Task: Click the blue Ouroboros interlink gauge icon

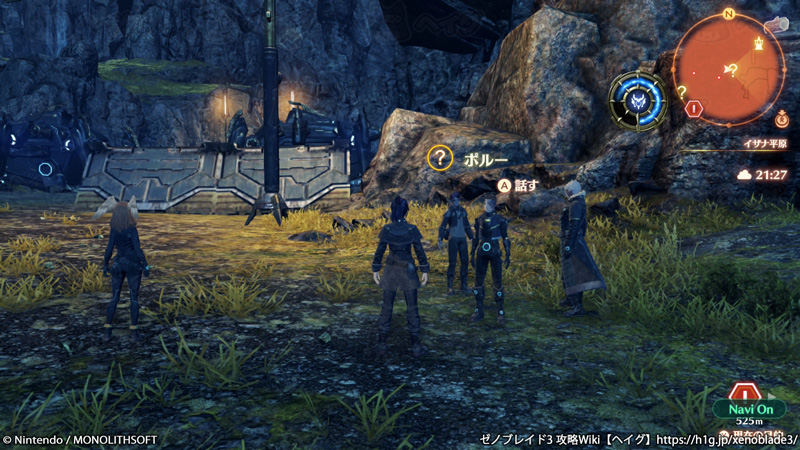Action: [x=638, y=101]
